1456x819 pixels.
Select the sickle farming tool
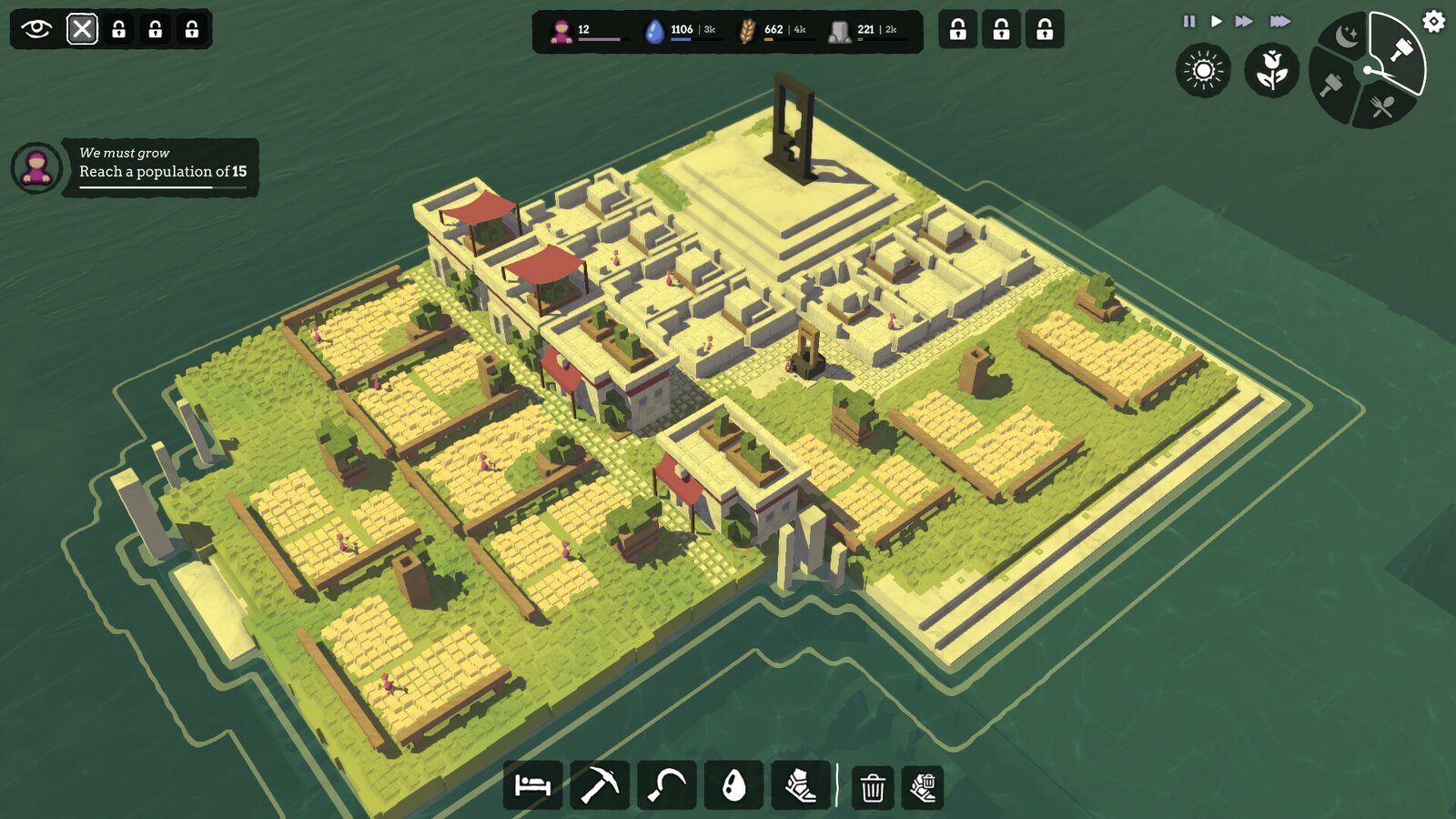coord(667,784)
